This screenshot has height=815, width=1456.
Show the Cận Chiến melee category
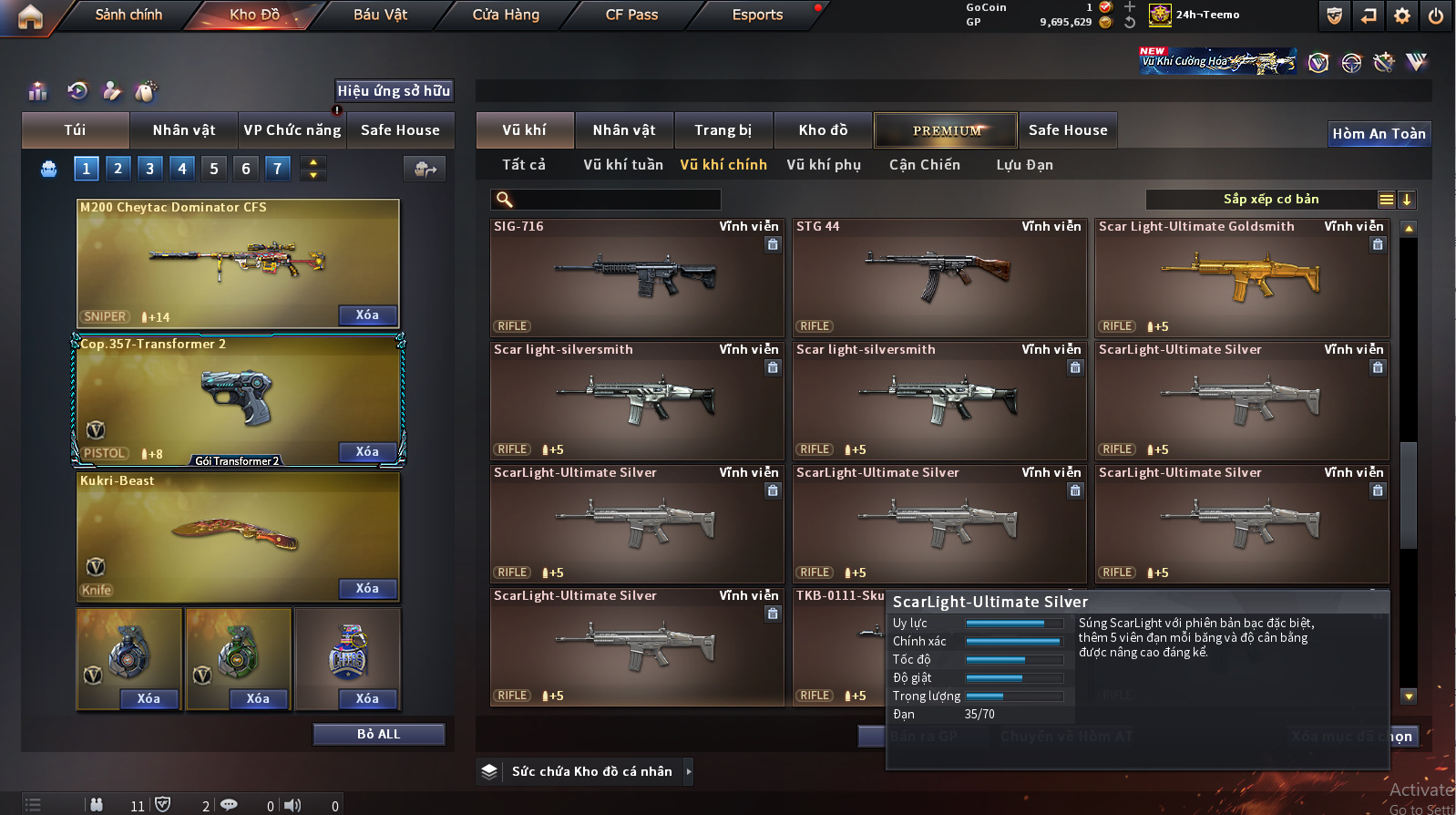(x=924, y=165)
